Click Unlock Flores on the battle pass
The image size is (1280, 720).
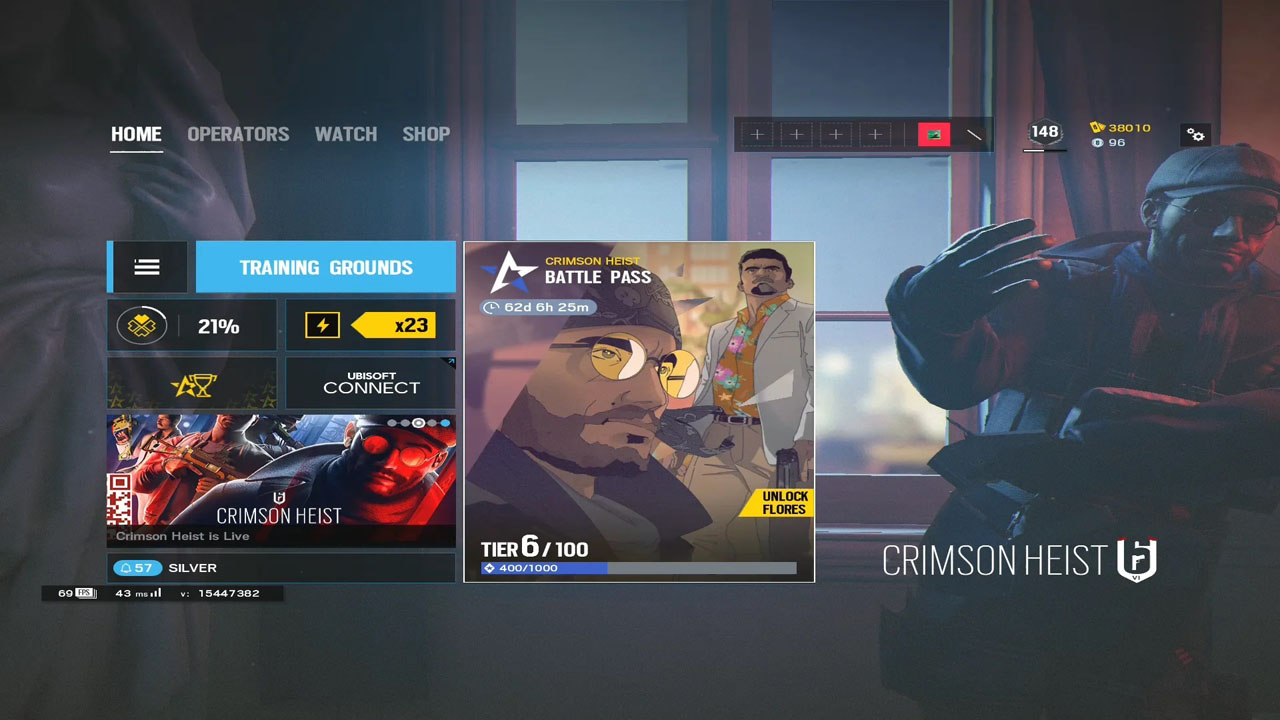[x=786, y=502]
